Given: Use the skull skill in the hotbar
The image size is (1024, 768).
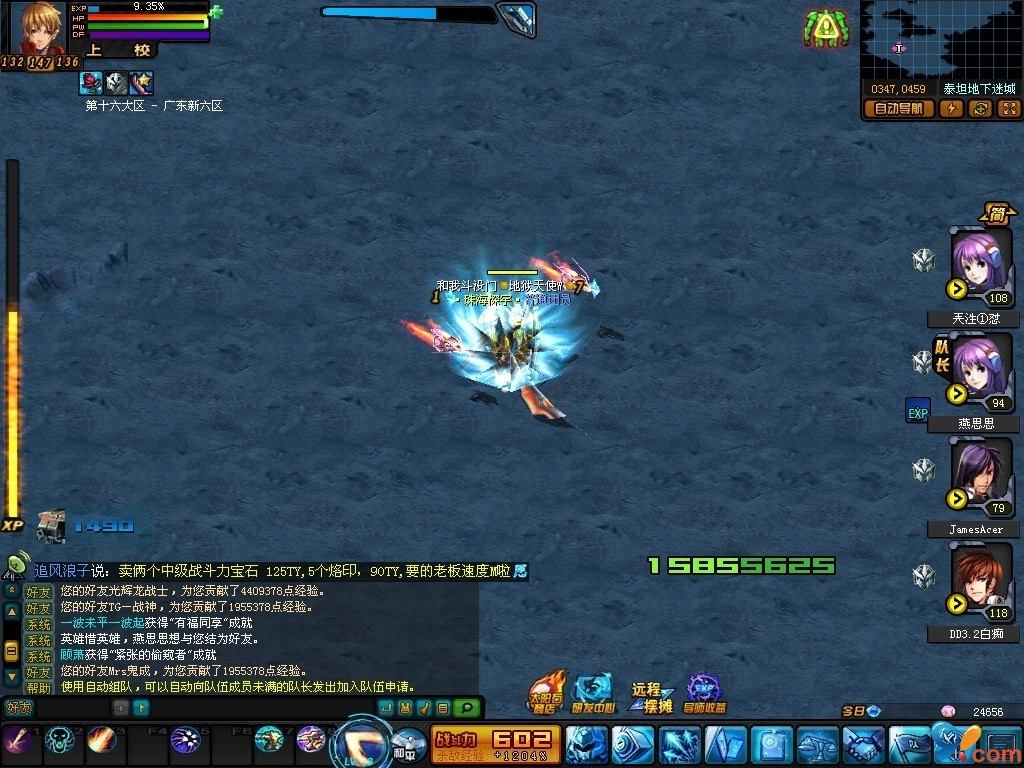Looking at the screenshot, I should 60,741.
